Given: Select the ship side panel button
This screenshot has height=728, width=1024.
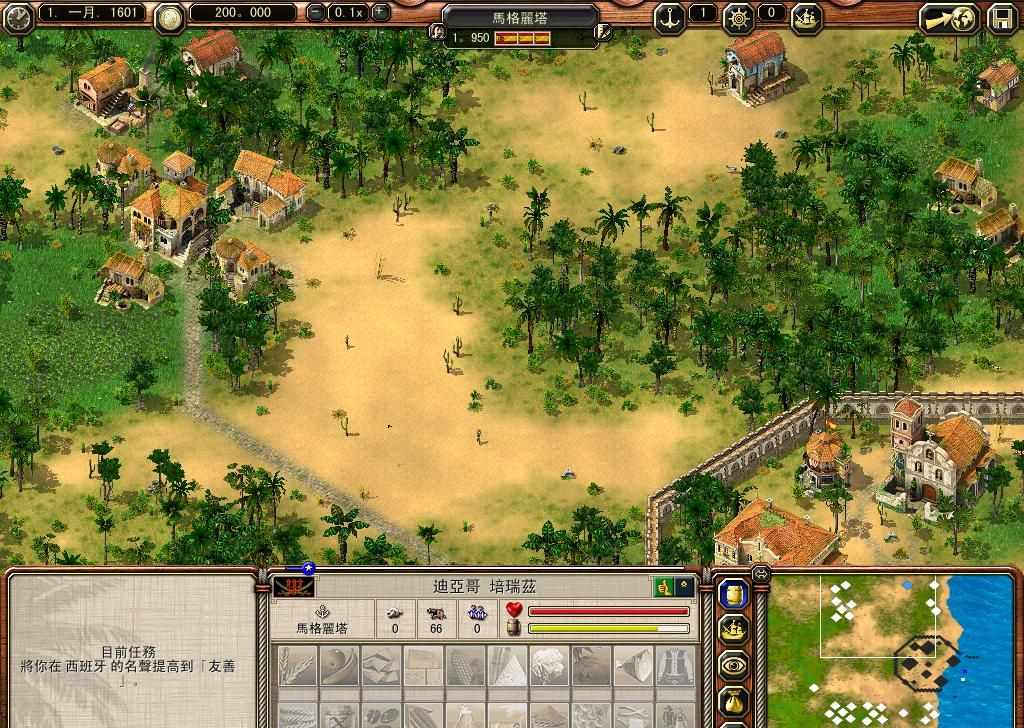Looking at the screenshot, I should [733, 630].
